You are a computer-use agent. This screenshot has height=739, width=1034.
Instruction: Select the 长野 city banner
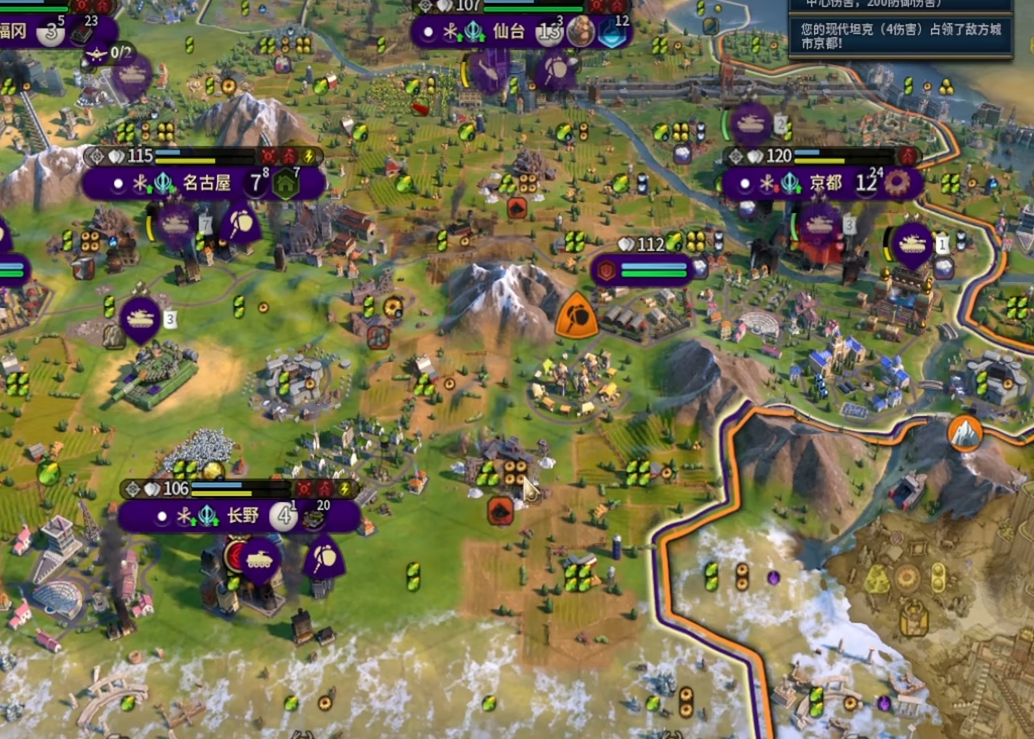242,516
